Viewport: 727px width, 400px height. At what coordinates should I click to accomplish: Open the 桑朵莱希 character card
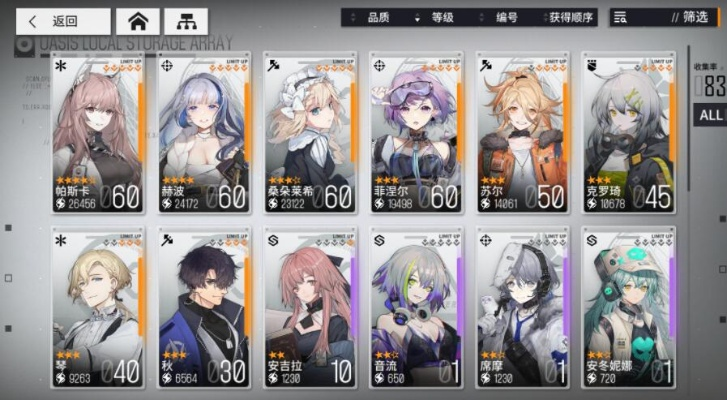[x=310, y=135]
